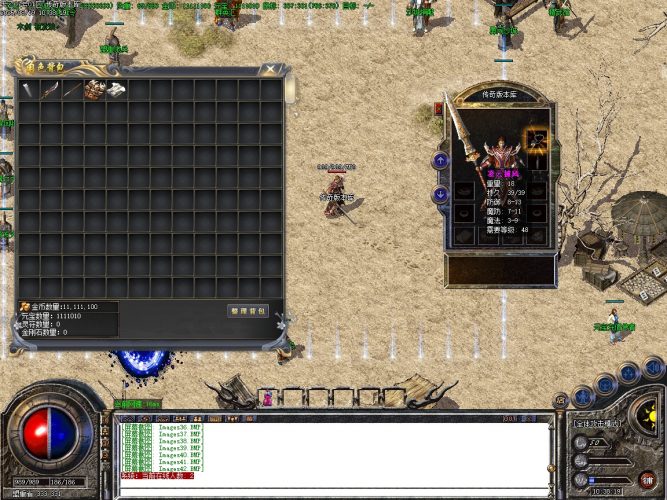The height and width of the screenshot is (500, 667).
Task: Click the round red button beside the clock
Action: tap(647, 479)
